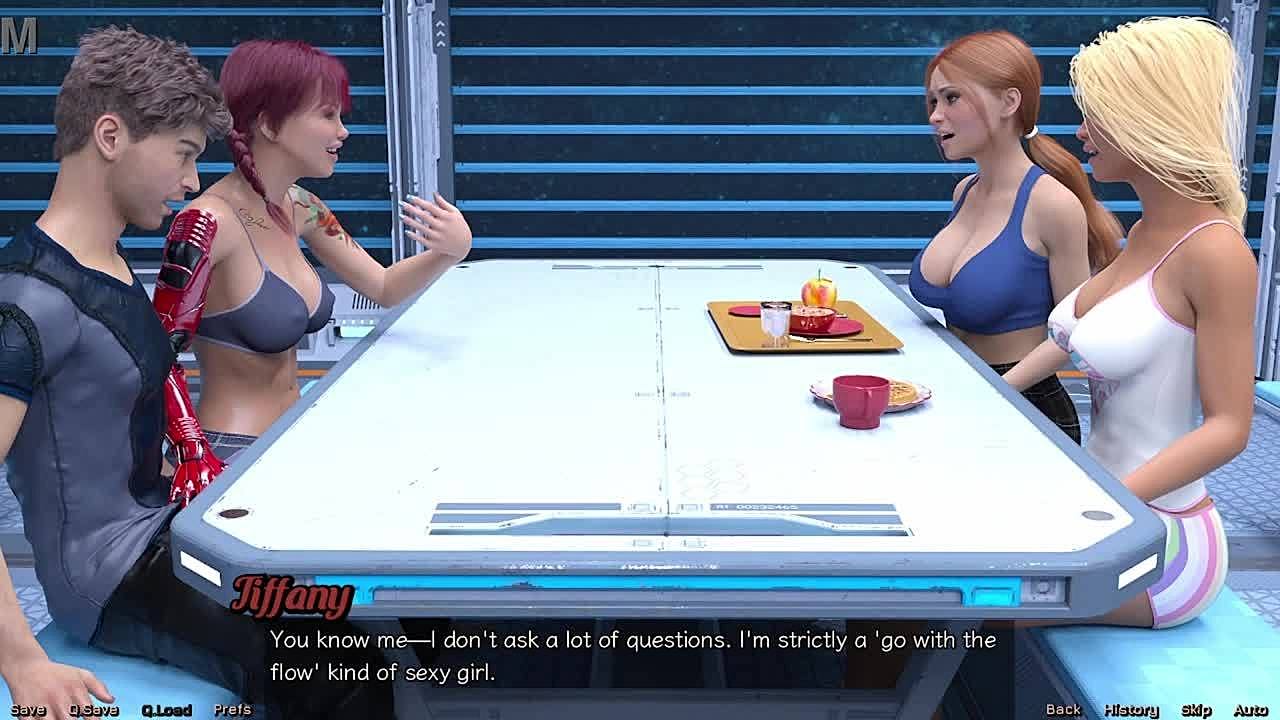This screenshot has width=1280, height=720.
Task: Open the Prefs menu
Action: (x=232, y=709)
